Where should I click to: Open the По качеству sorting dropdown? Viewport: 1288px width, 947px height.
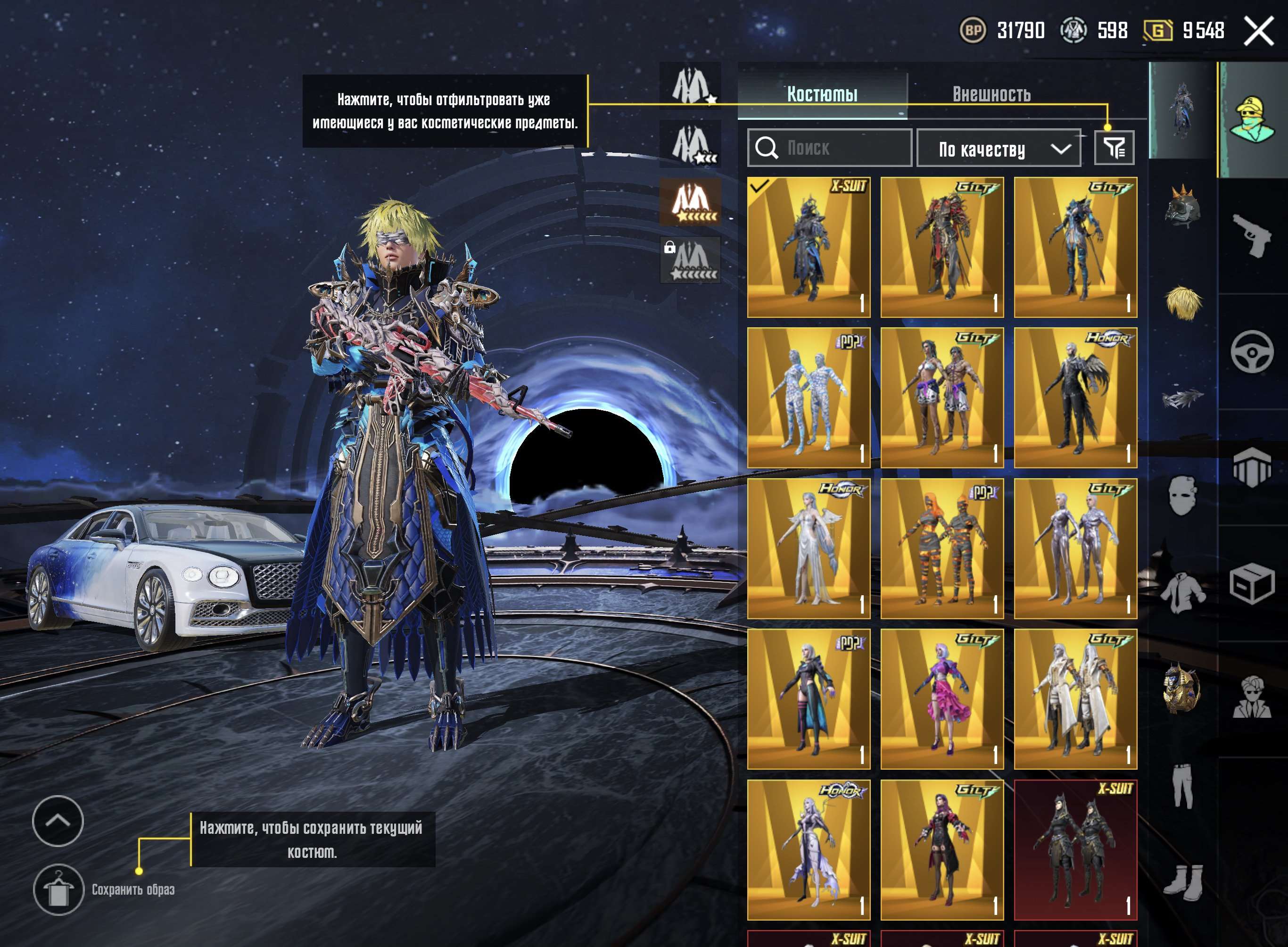coord(999,149)
